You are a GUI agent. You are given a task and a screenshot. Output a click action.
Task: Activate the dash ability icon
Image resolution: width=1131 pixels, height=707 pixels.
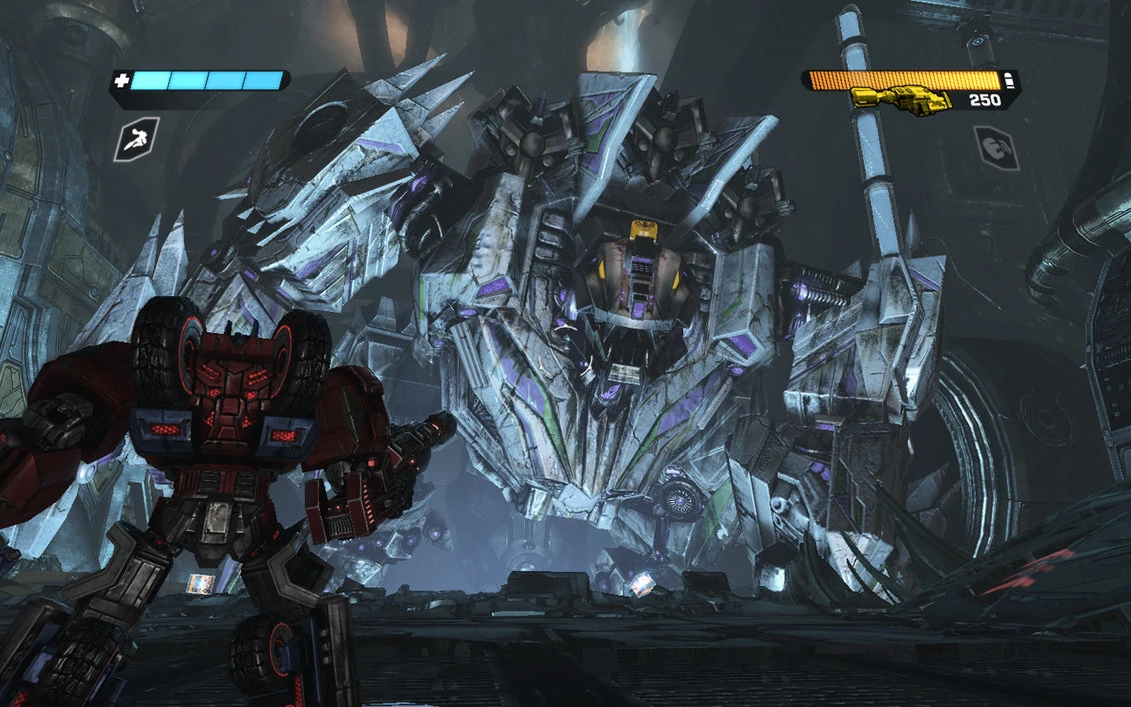[x=136, y=139]
